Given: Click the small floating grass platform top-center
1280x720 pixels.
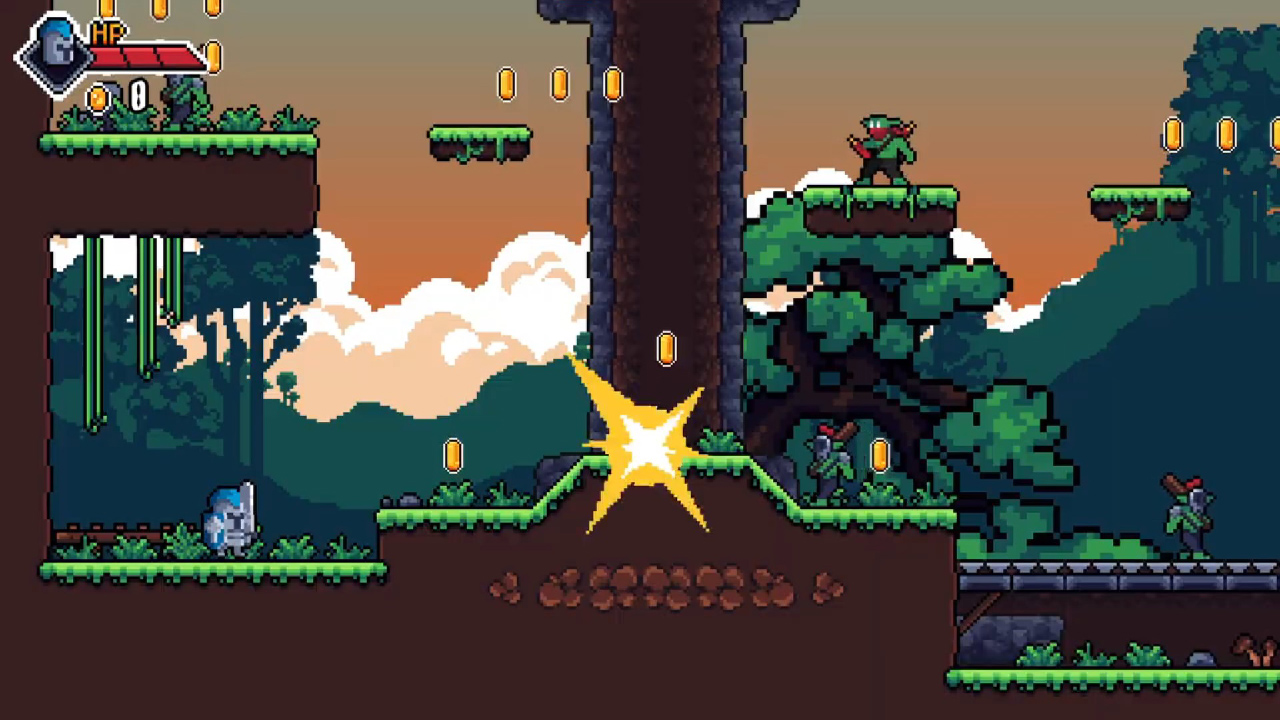Looking at the screenshot, I should (480, 140).
